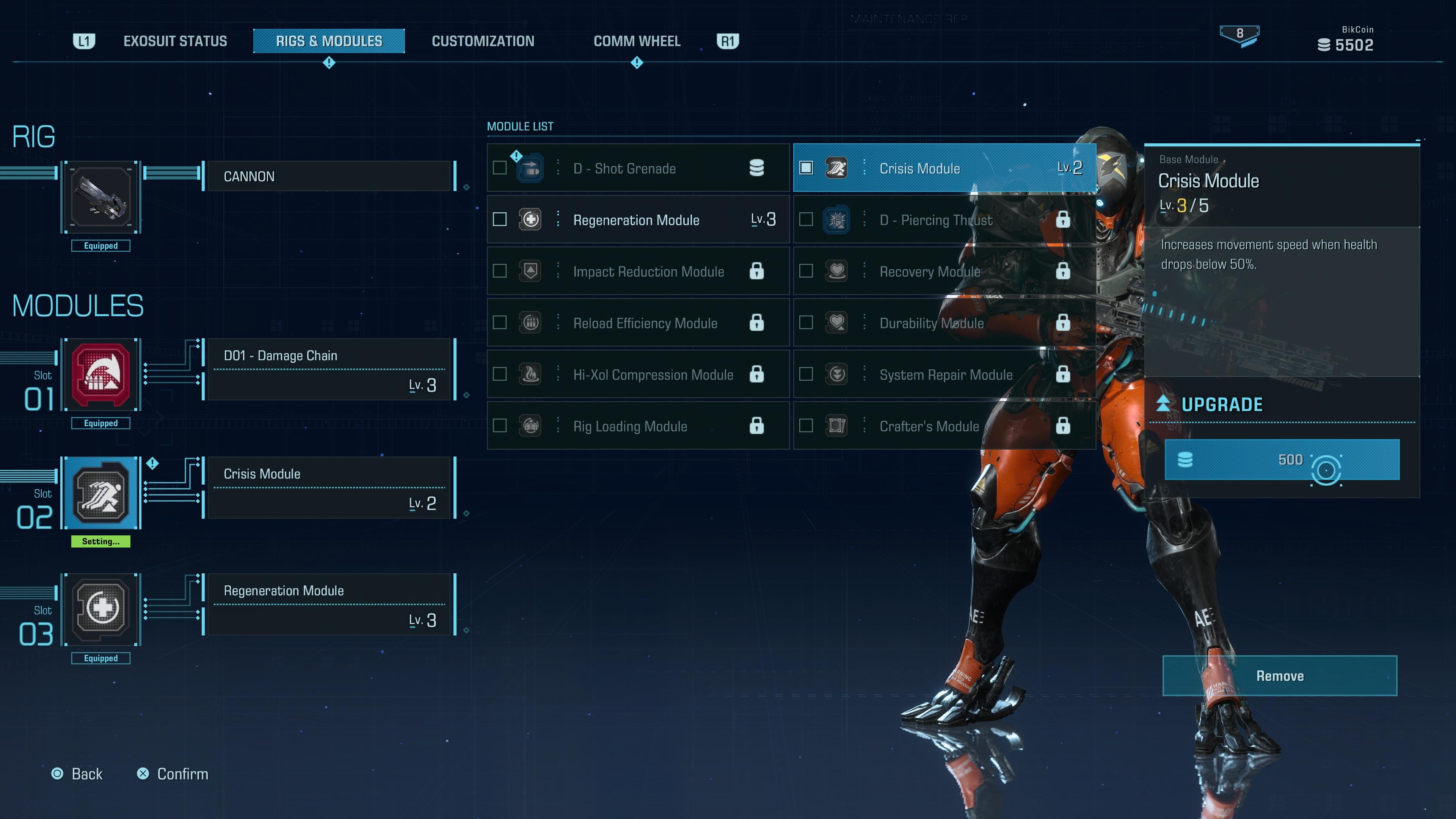Image resolution: width=1456 pixels, height=819 pixels.
Task: Open the Customization tab
Action: (x=483, y=41)
